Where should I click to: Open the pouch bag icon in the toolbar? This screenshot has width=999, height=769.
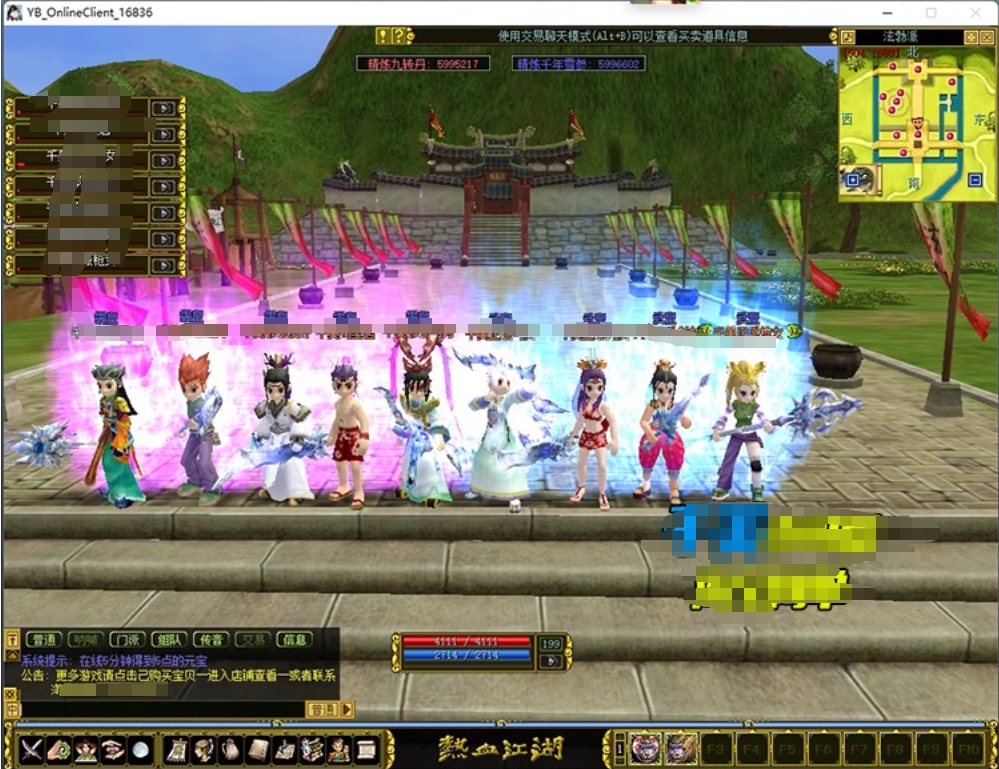point(231,749)
